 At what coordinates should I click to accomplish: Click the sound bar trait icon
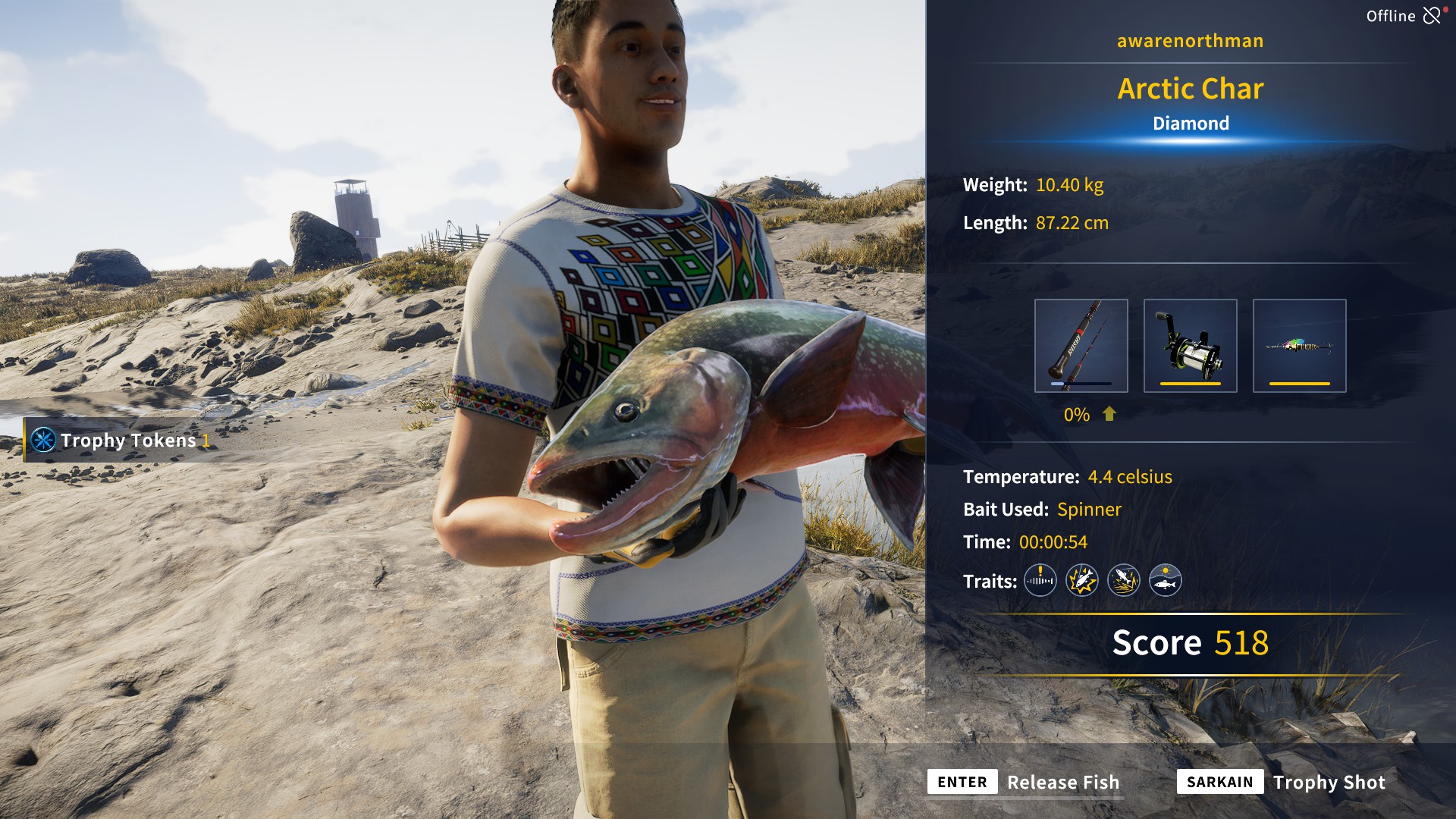[x=1040, y=581]
